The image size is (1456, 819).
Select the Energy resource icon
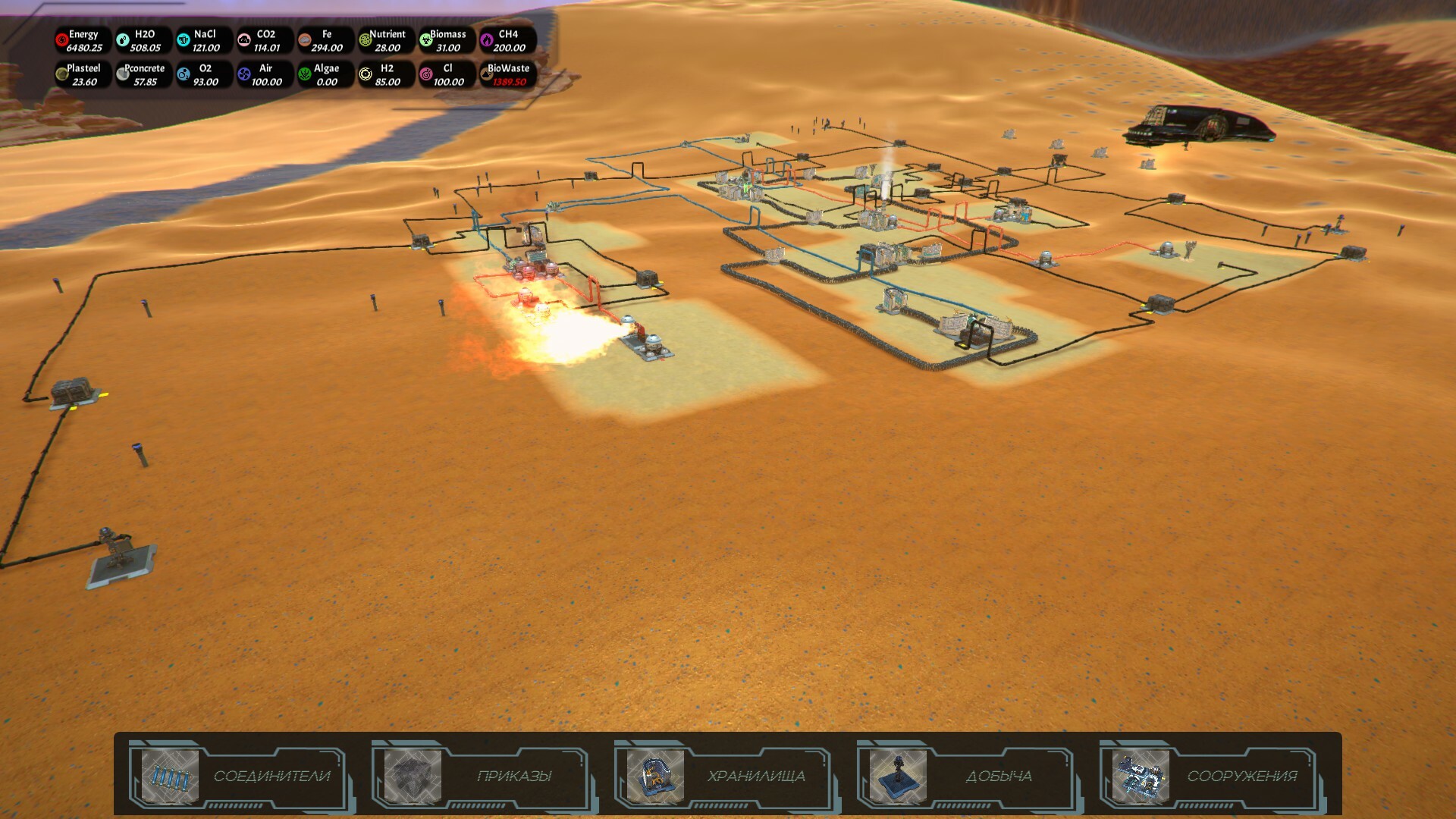(x=61, y=39)
